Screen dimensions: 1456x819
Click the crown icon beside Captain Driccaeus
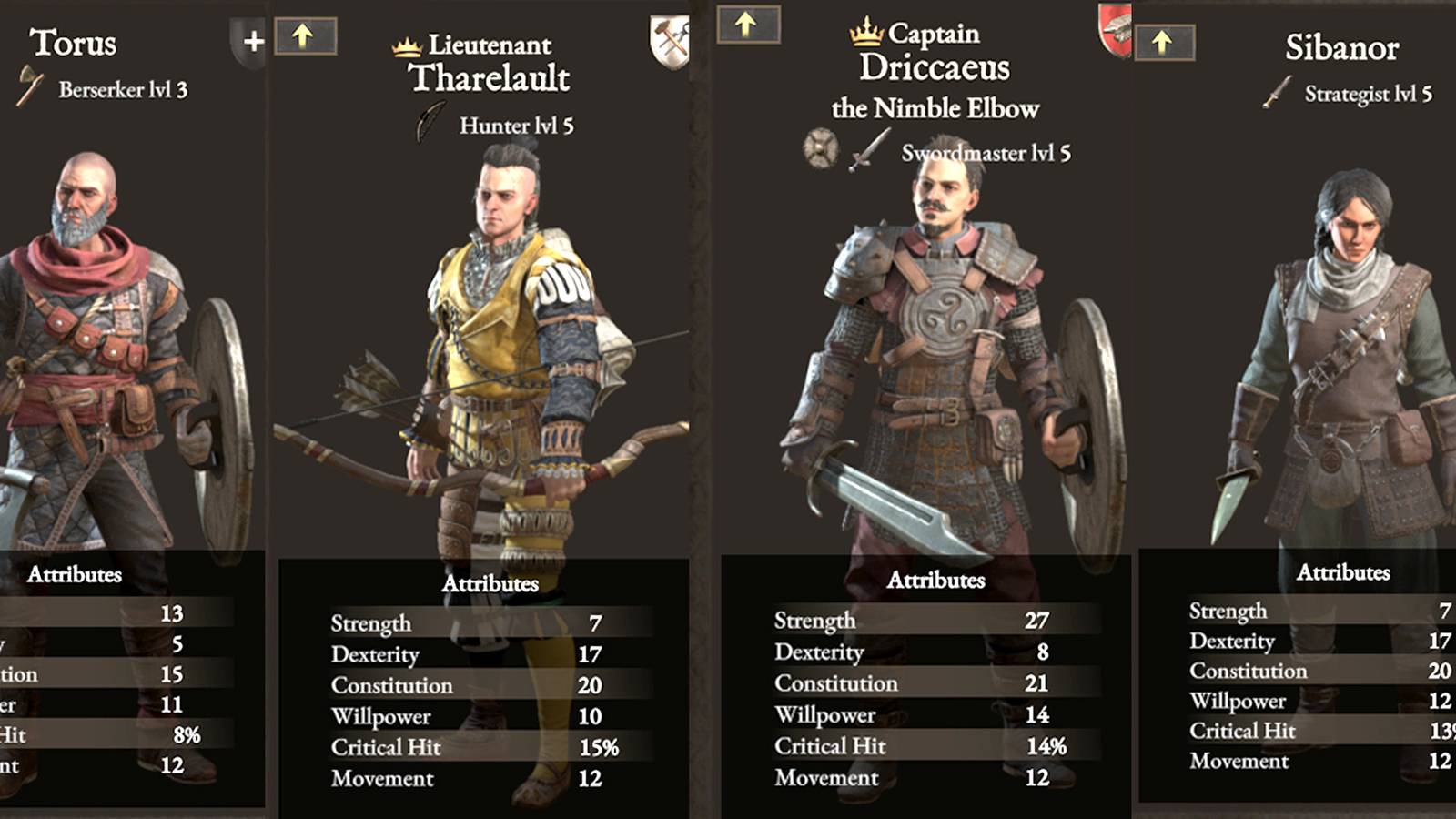864,35
